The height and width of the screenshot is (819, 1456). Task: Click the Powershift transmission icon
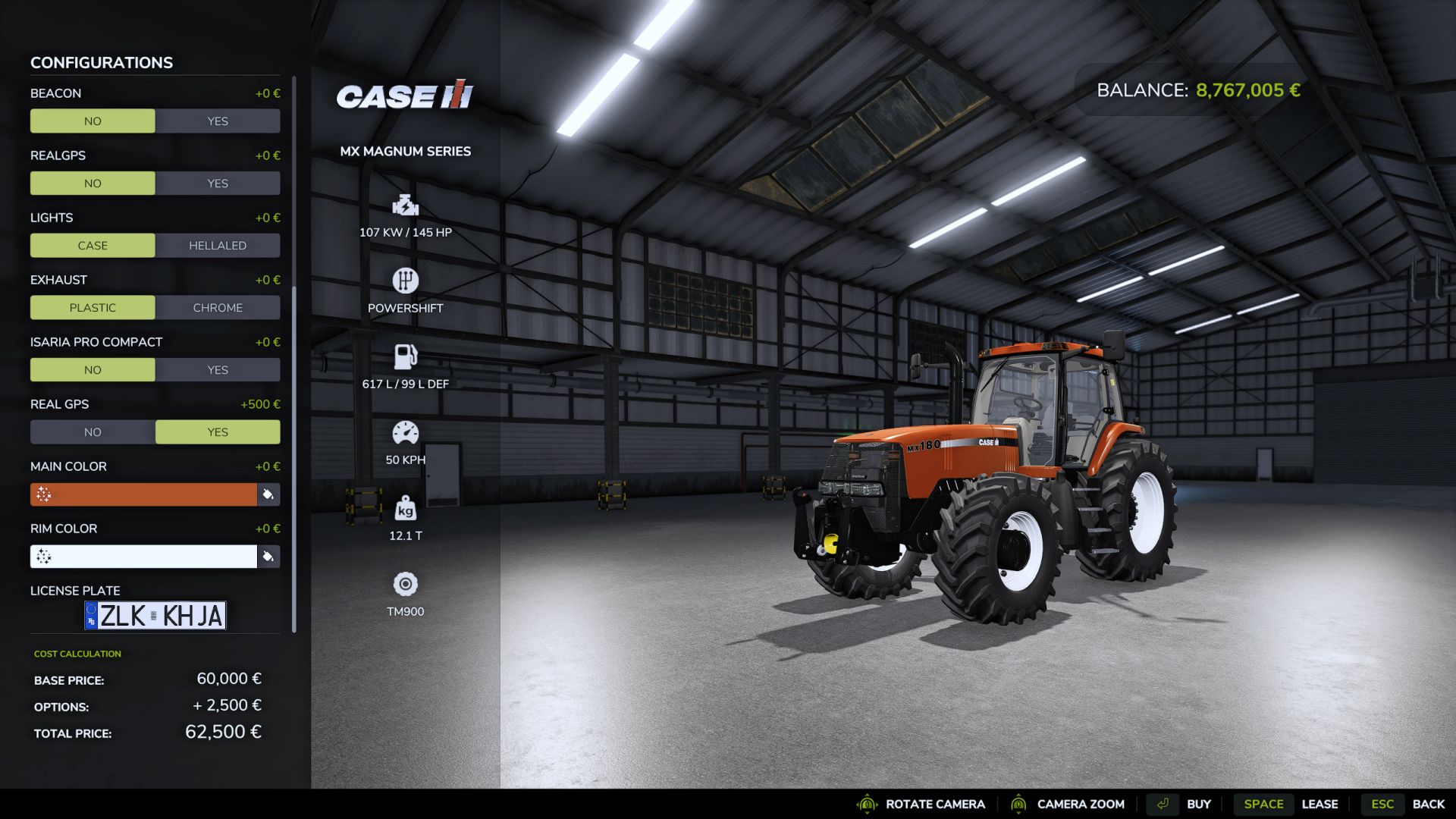[405, 281]
